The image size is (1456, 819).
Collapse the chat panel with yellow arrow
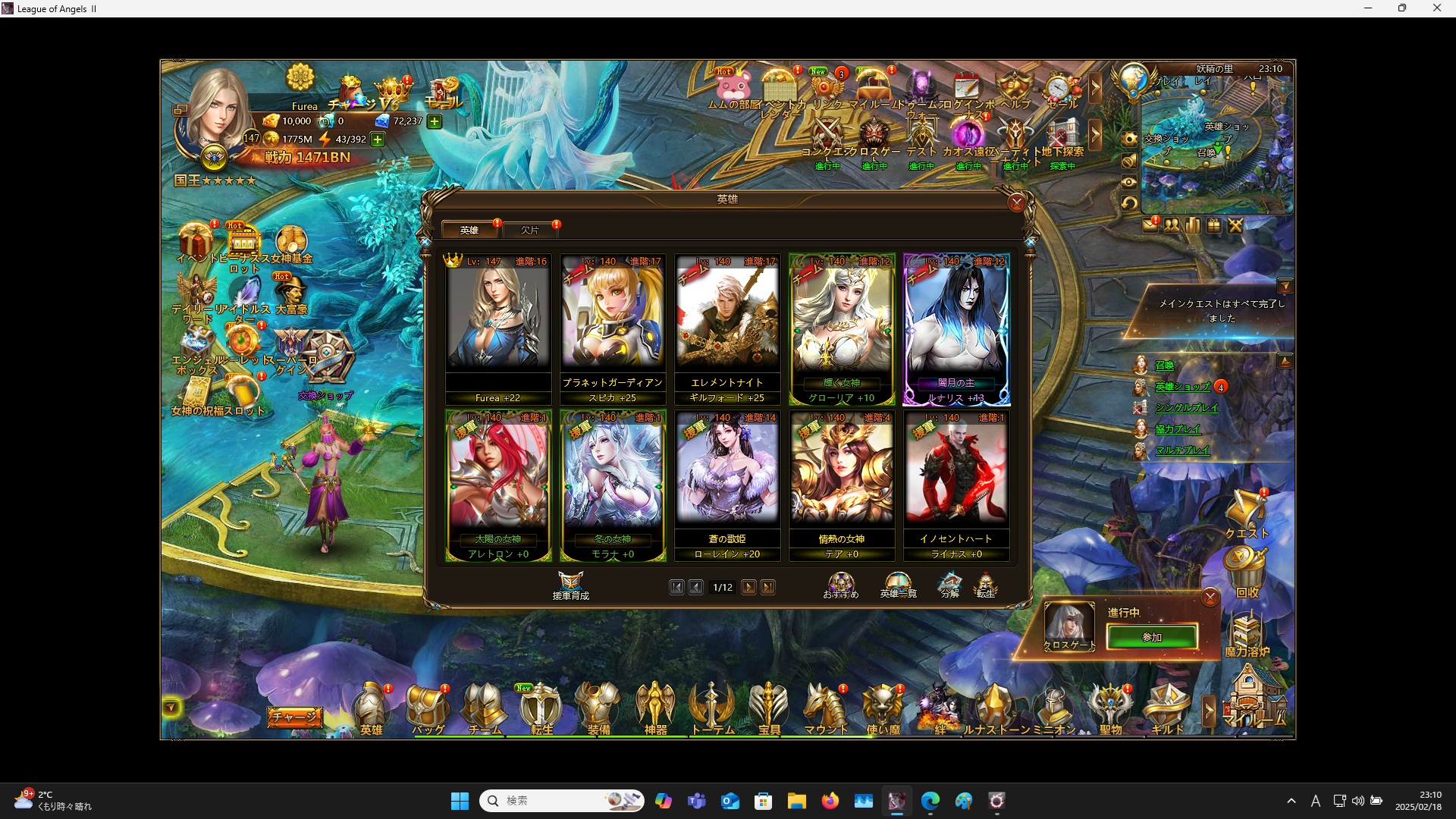(171, 706)
